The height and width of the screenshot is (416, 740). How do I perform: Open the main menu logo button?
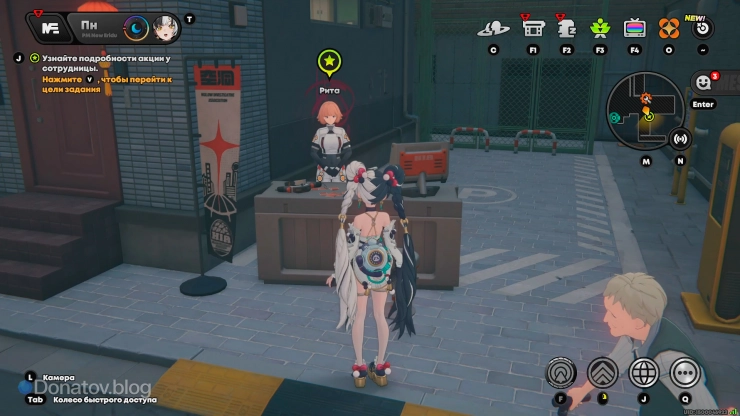48,28
